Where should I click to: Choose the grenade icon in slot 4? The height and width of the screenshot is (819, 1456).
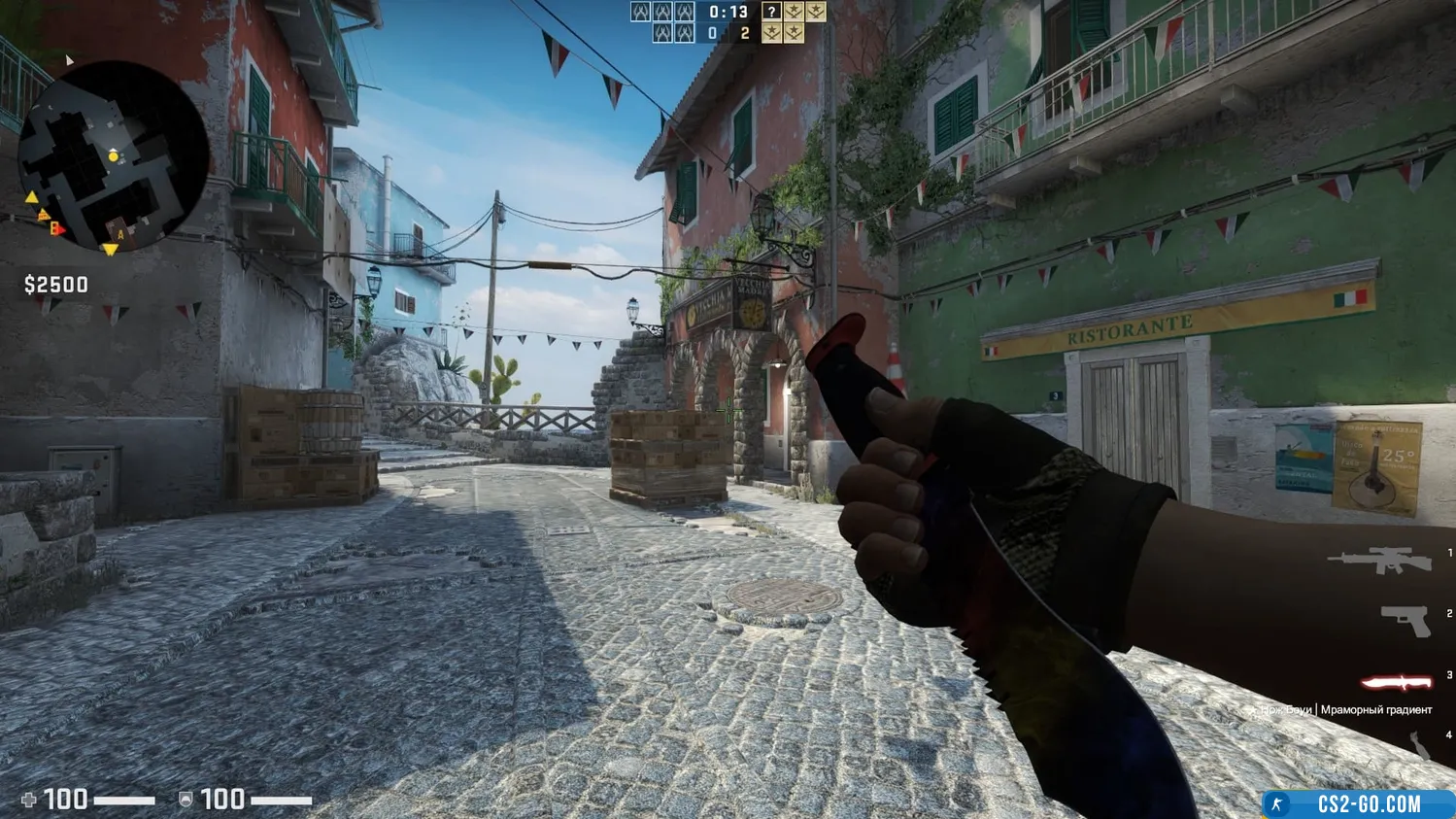pos(1420,745)
